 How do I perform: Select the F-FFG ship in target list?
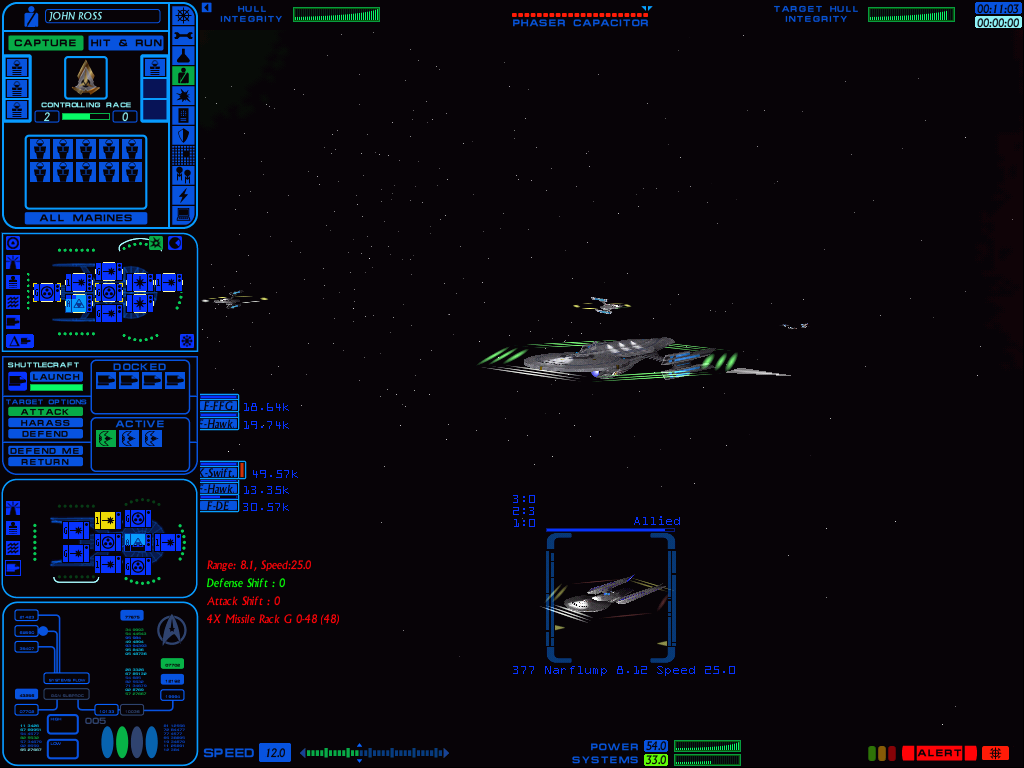coord(219,406)
